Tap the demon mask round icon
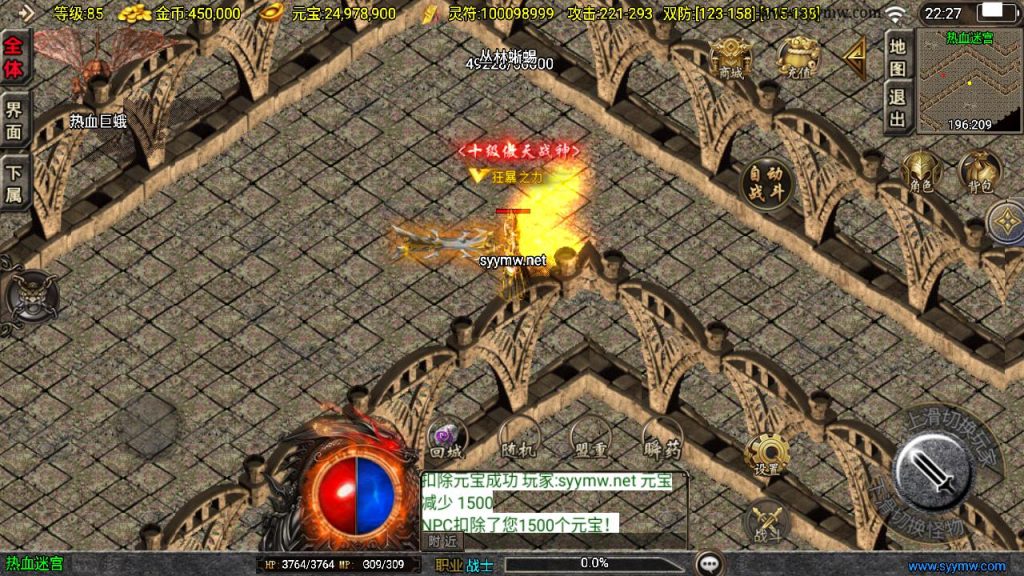The width and height of the screenshot is (1024, 576). [x=30, y=298]
